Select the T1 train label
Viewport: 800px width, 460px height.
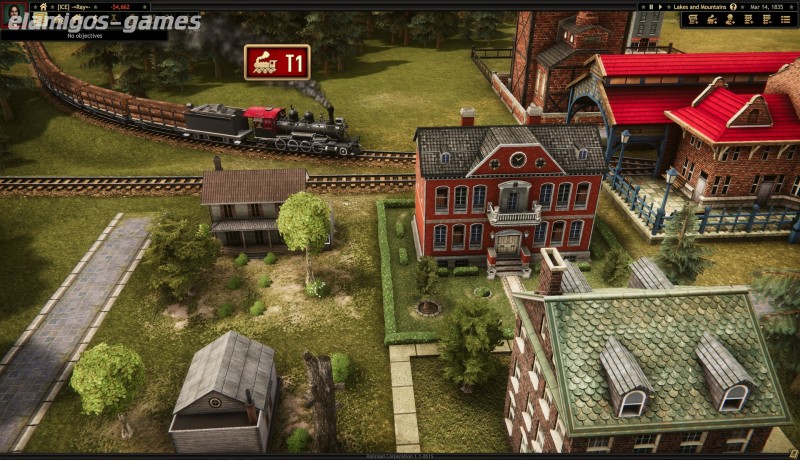[277, 63]
